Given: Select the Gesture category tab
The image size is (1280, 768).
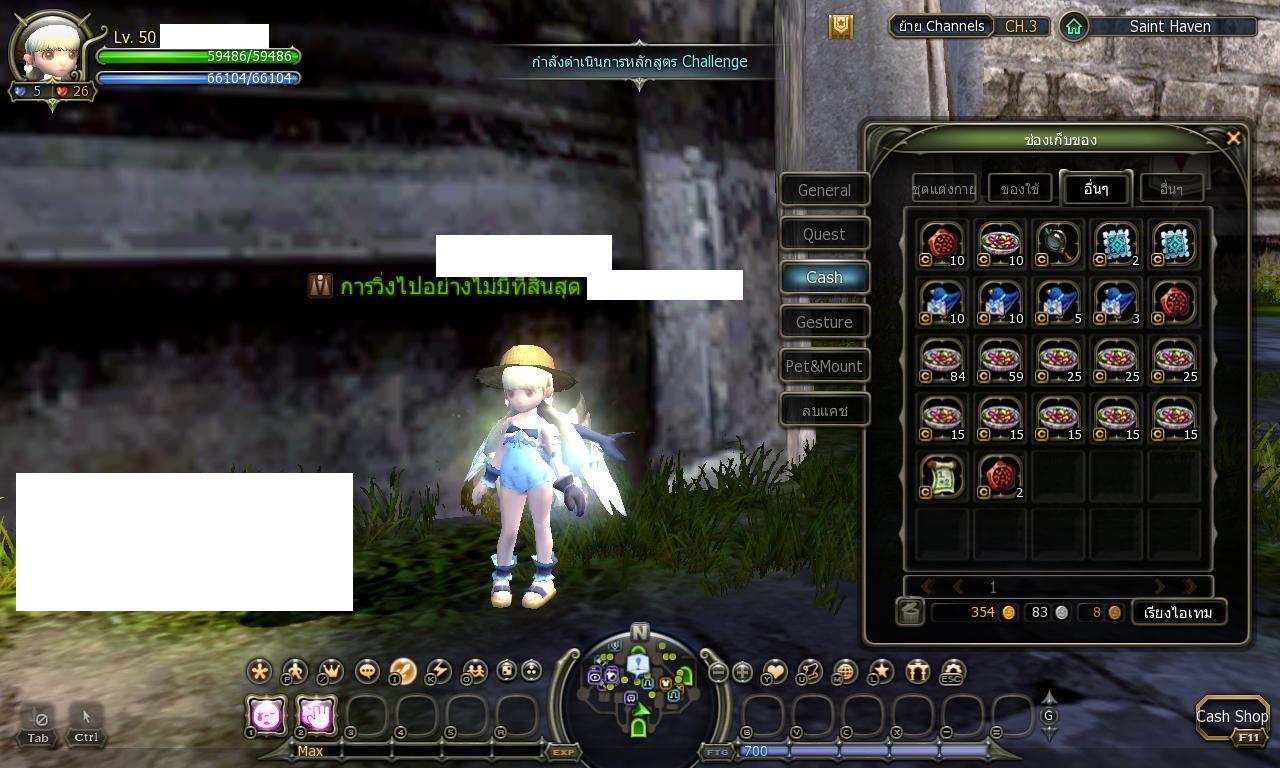Looking at the screenshot, I should point(824,322).
